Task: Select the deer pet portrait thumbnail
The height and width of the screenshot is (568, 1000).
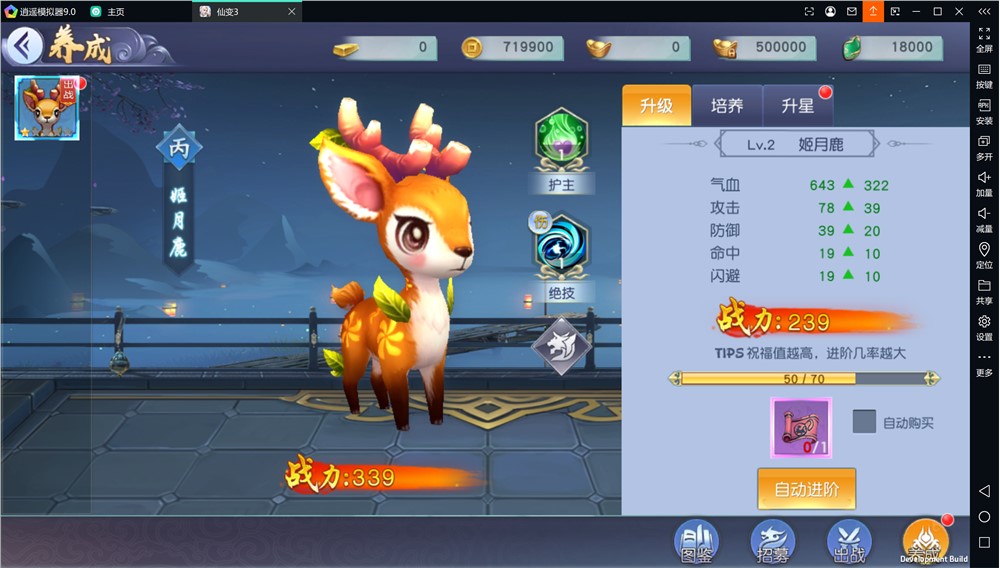Action: [x=47, y=108]
